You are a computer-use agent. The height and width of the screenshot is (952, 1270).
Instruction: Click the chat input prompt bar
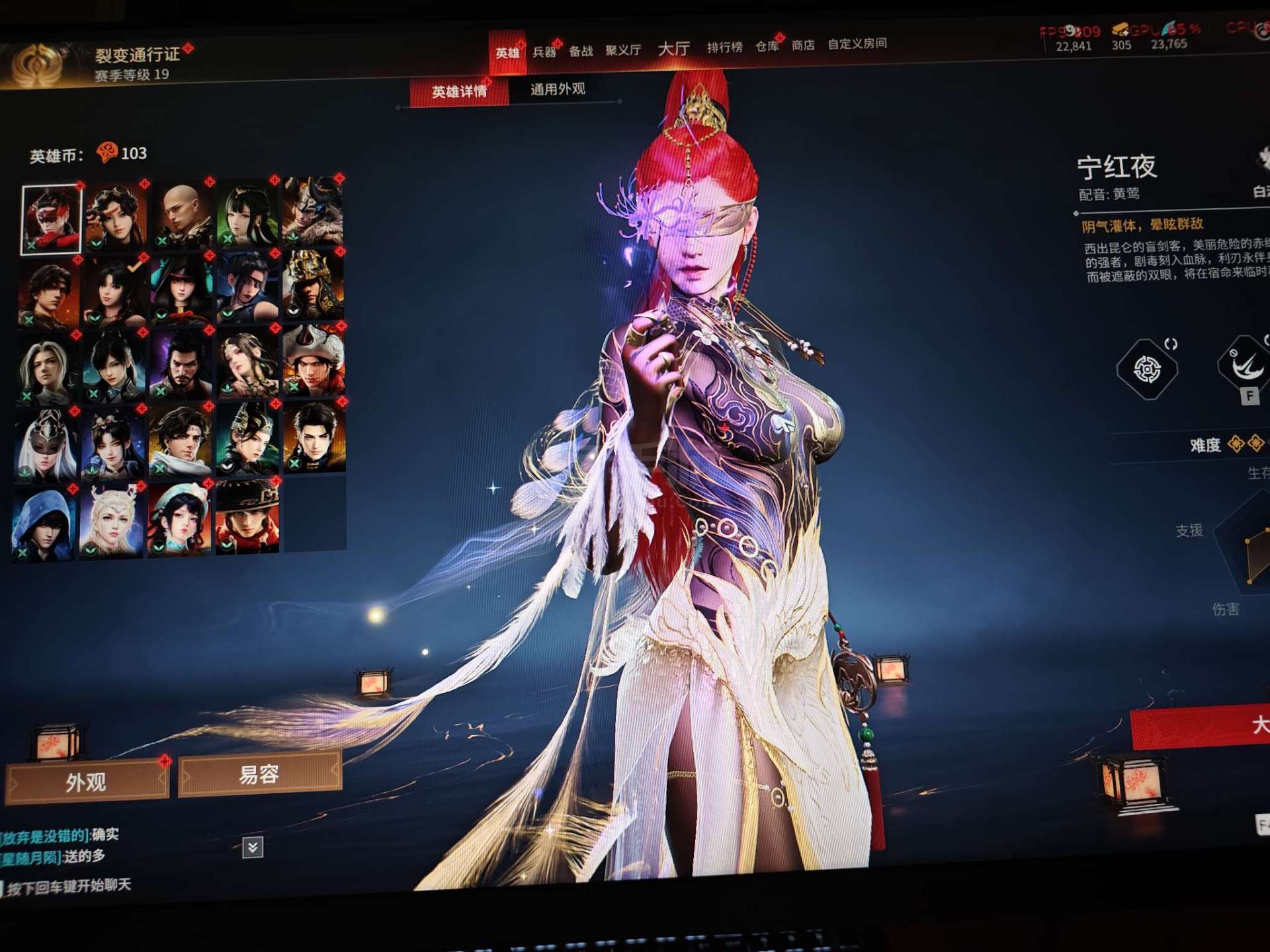(69, 886)
